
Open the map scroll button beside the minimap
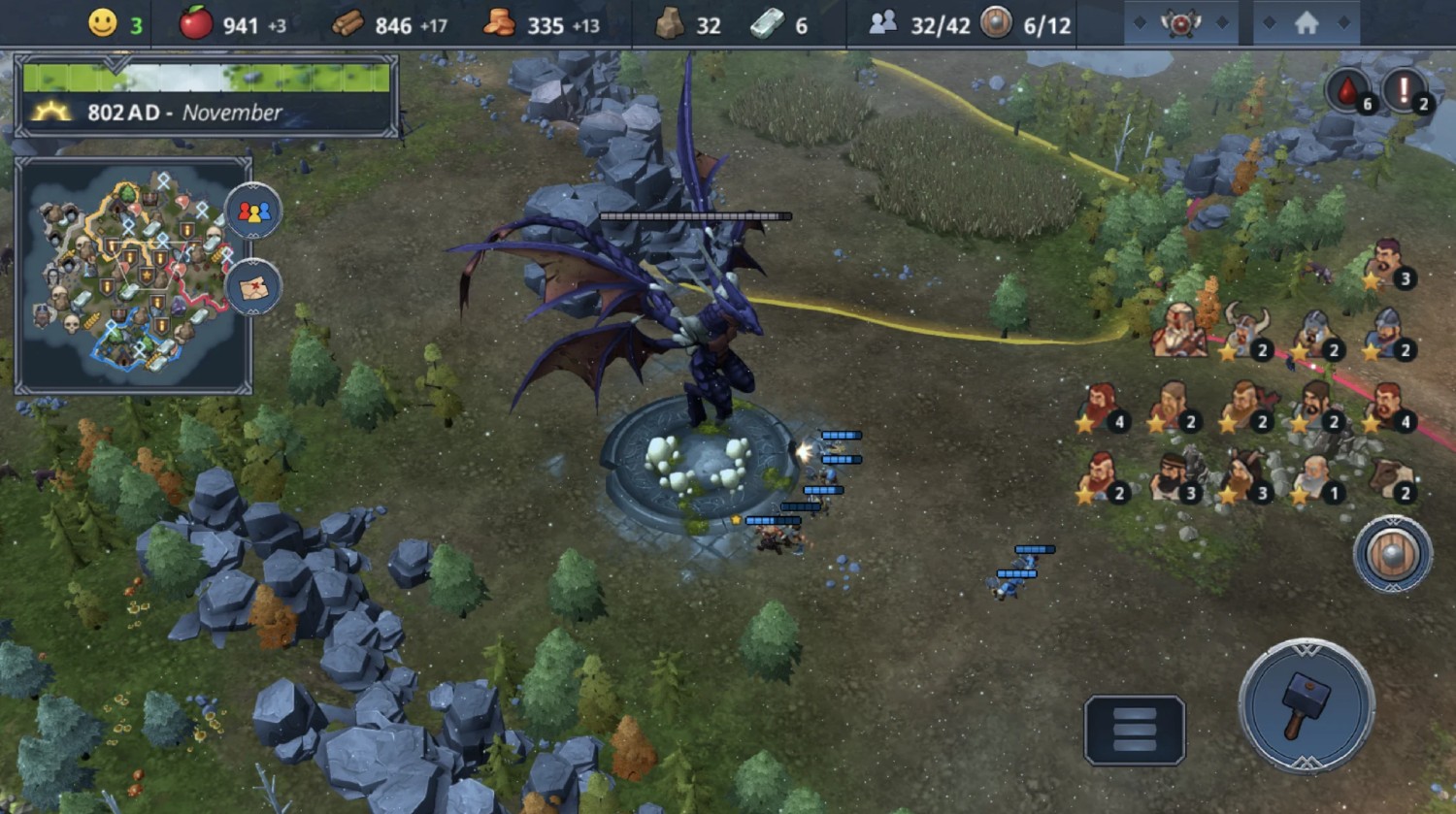click(253, 287)
